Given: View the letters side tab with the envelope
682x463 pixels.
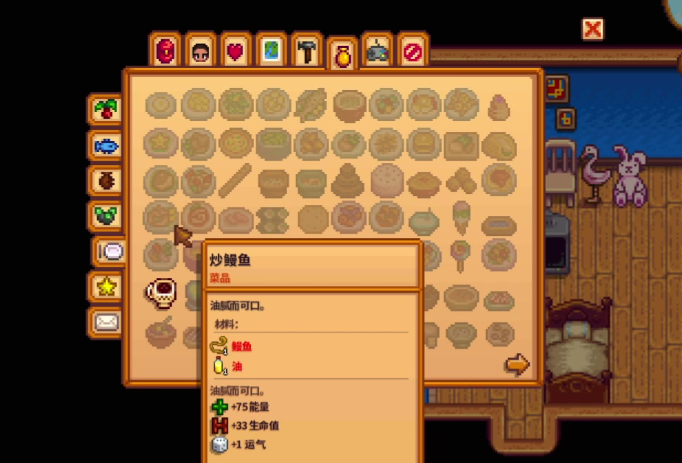Looking at the screenshot, I should point(105,322).
